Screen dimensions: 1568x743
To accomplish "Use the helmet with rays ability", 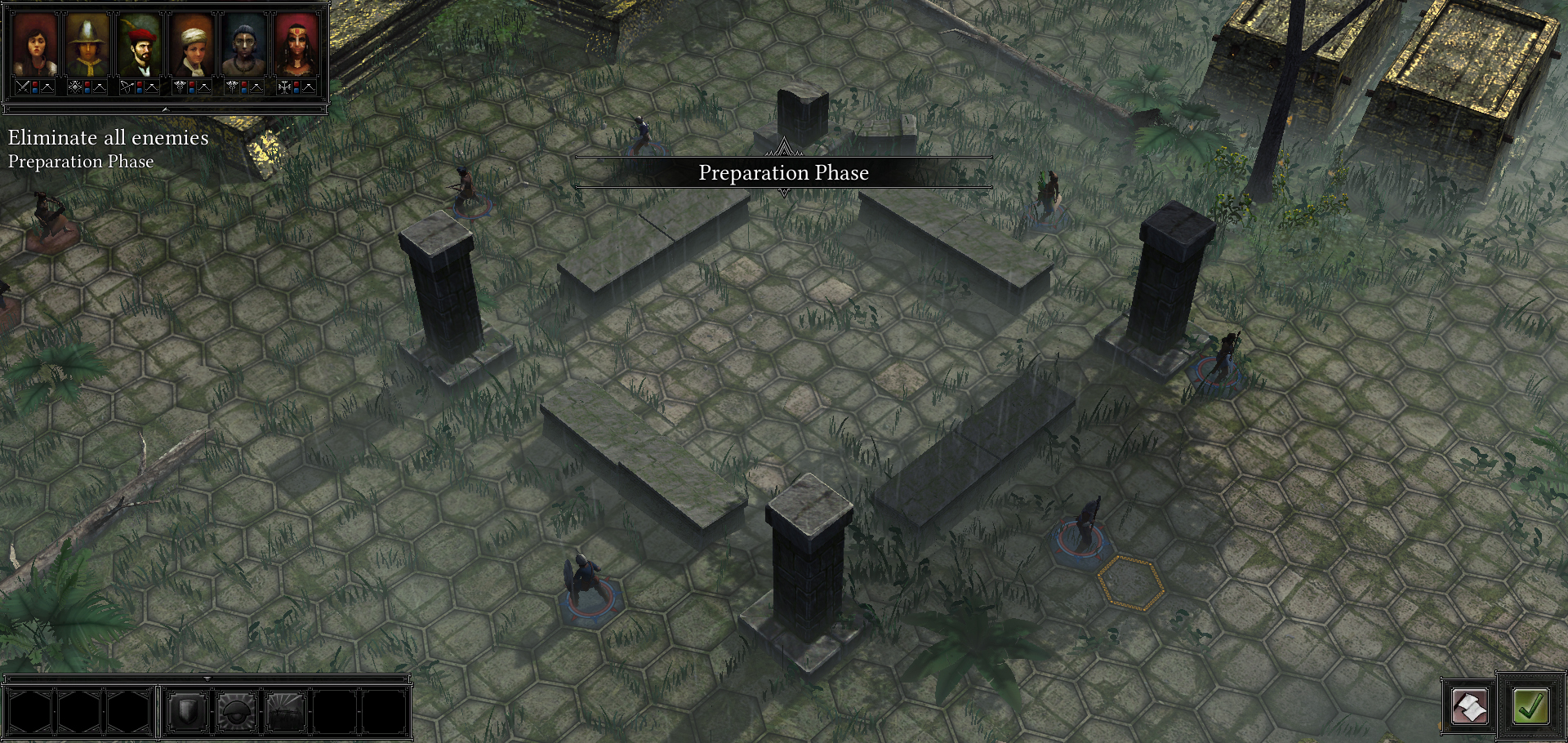I will [x=237, y=712].
